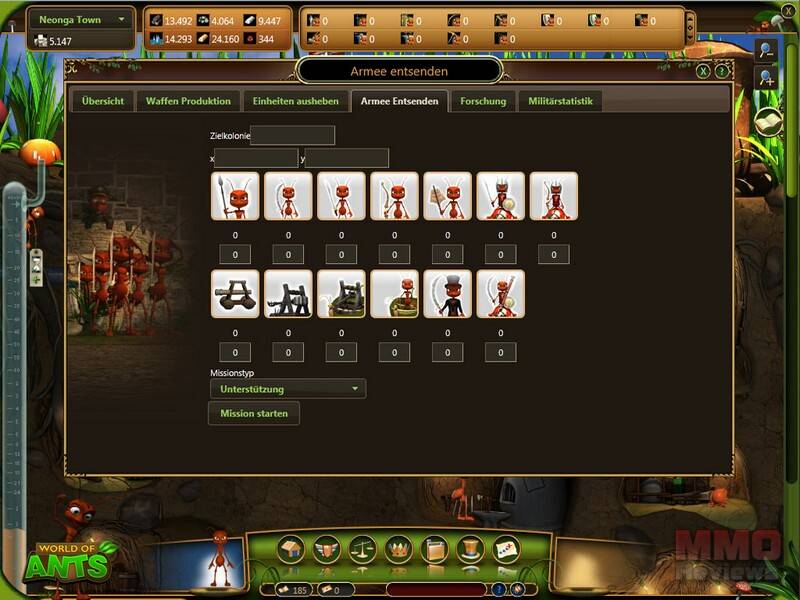This screenshot has width=800, height=600.
Task: Open the Missionstyp Unterstützung dropdown
Action: coord(287,389)
